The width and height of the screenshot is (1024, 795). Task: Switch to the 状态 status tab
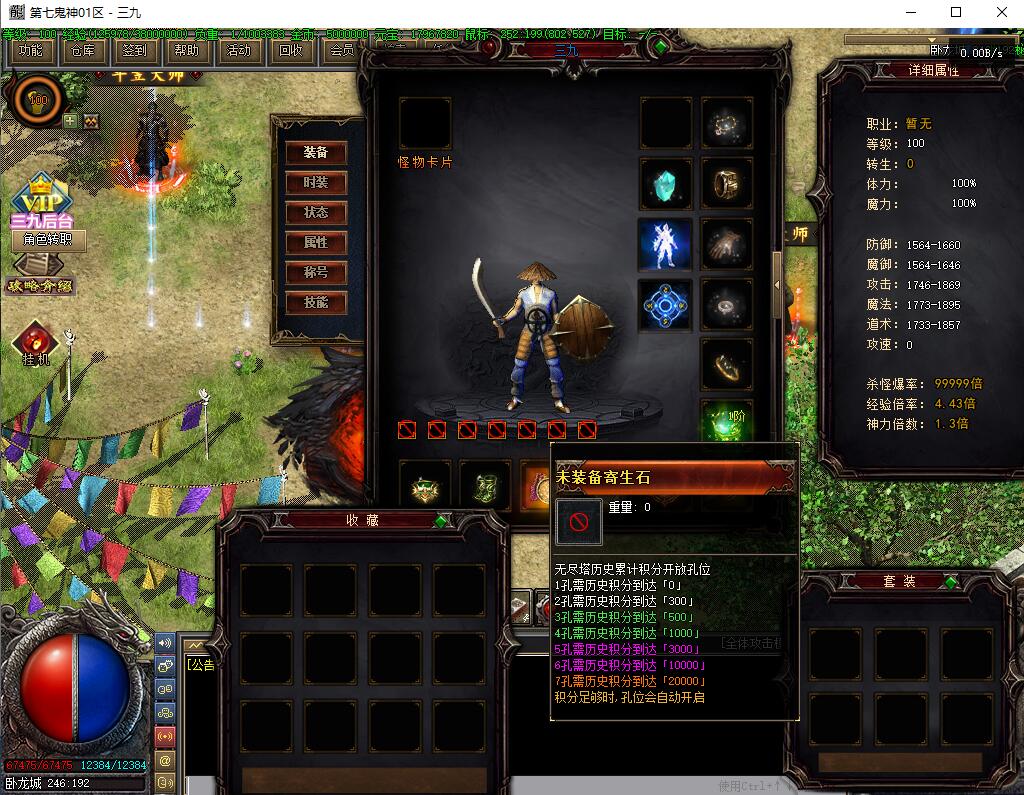coord(316,213)
